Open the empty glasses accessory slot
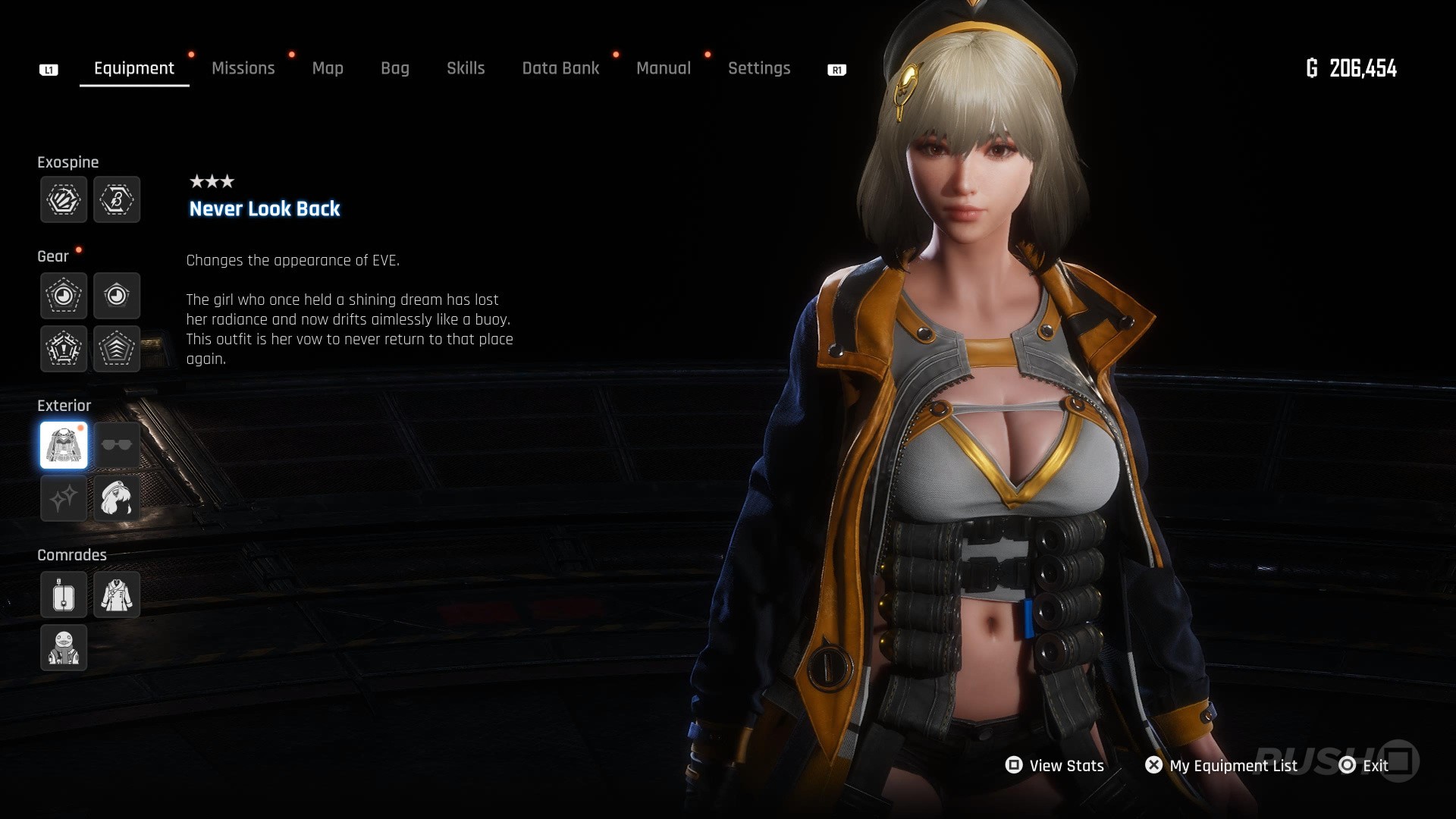The image size is (1456, 819). point(117,445)
